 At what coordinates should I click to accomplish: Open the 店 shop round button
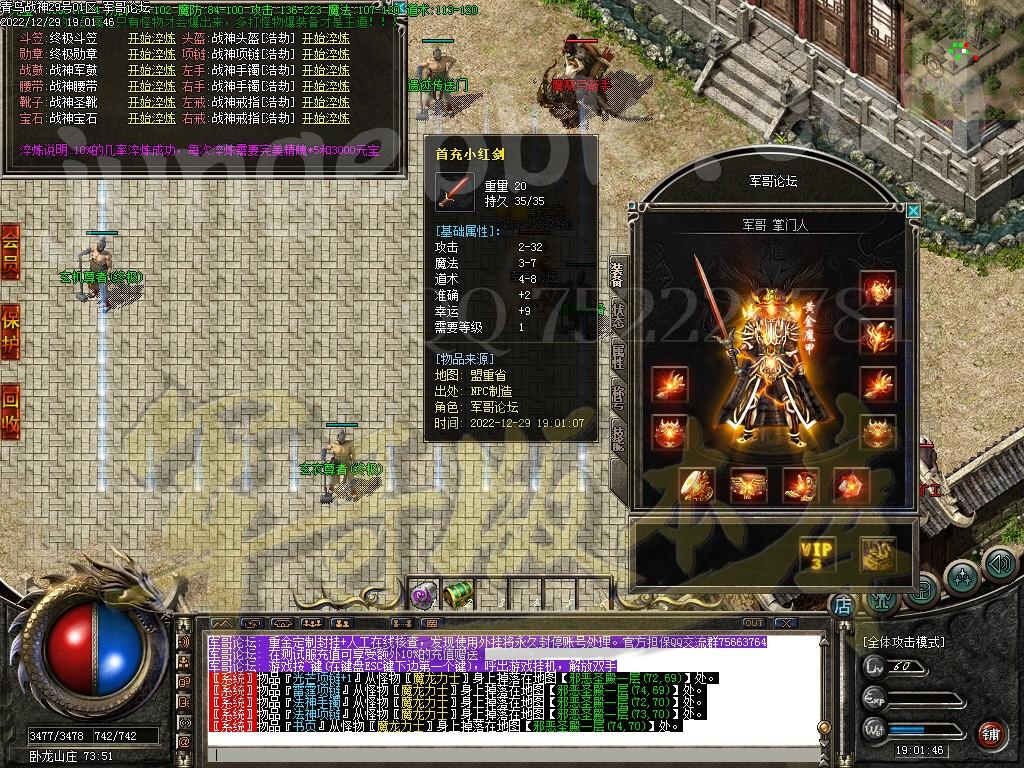click(843, 605)
